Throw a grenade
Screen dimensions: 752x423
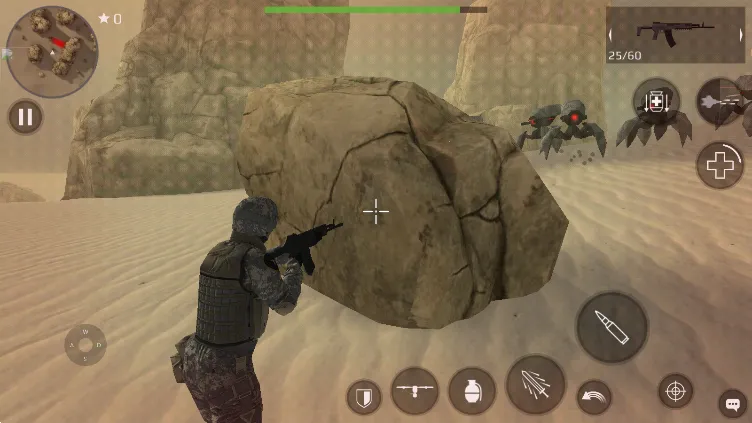[472, 391]
